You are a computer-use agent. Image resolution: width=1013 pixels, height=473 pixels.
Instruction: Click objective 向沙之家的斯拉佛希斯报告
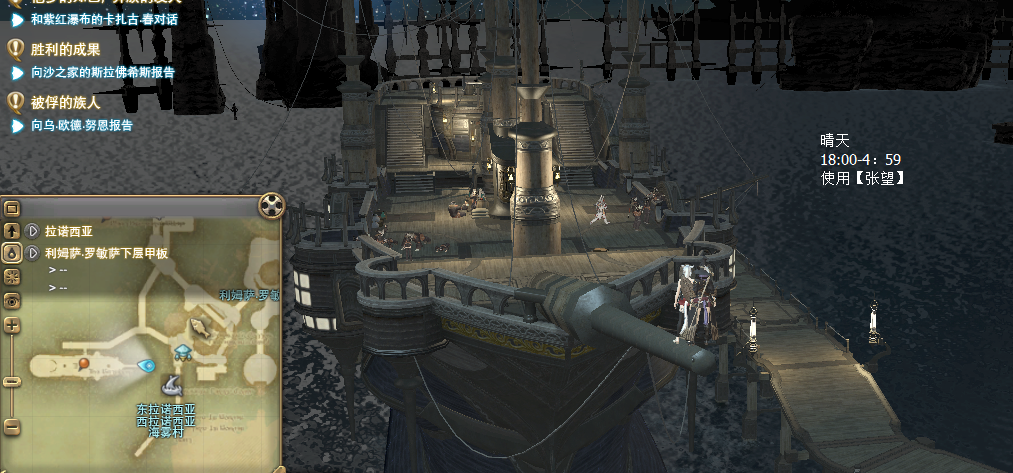[102, 72]
